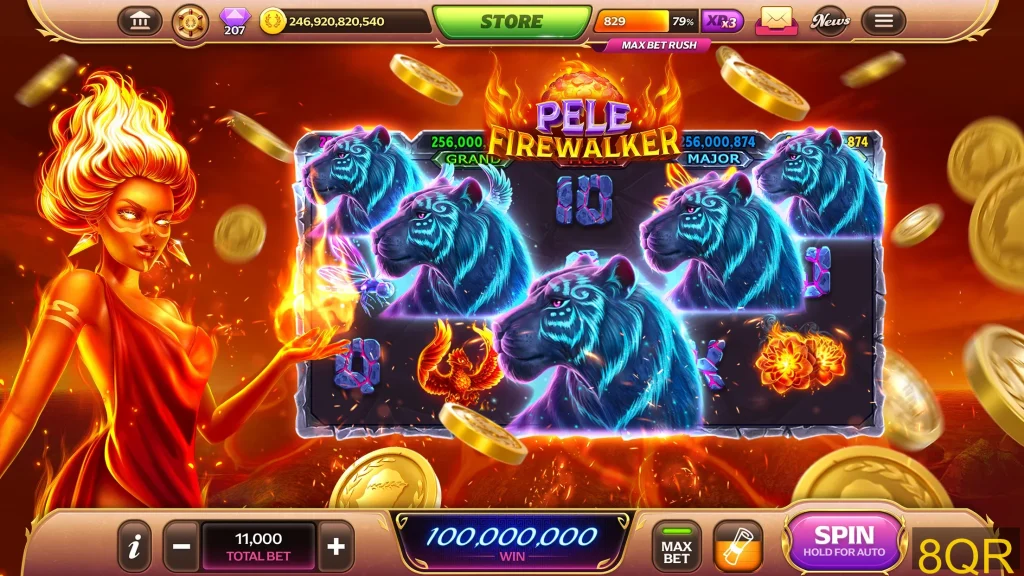The width and height of the screenshot is (1024, 576).
Task: Open the golden wheel icon
Action: click(x=190, y=21)
